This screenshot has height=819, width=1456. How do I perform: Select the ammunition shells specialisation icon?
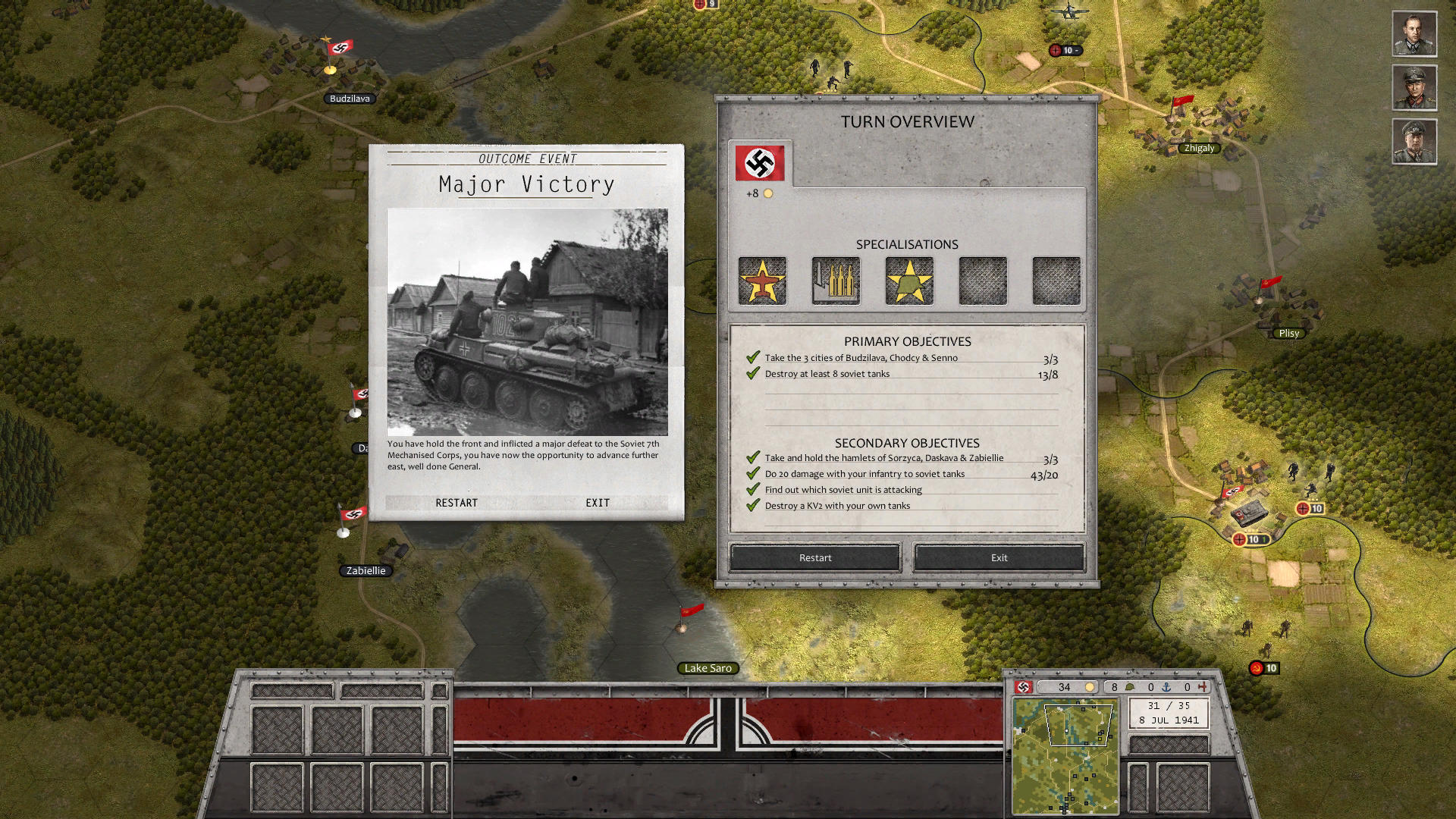click(836, 281)
